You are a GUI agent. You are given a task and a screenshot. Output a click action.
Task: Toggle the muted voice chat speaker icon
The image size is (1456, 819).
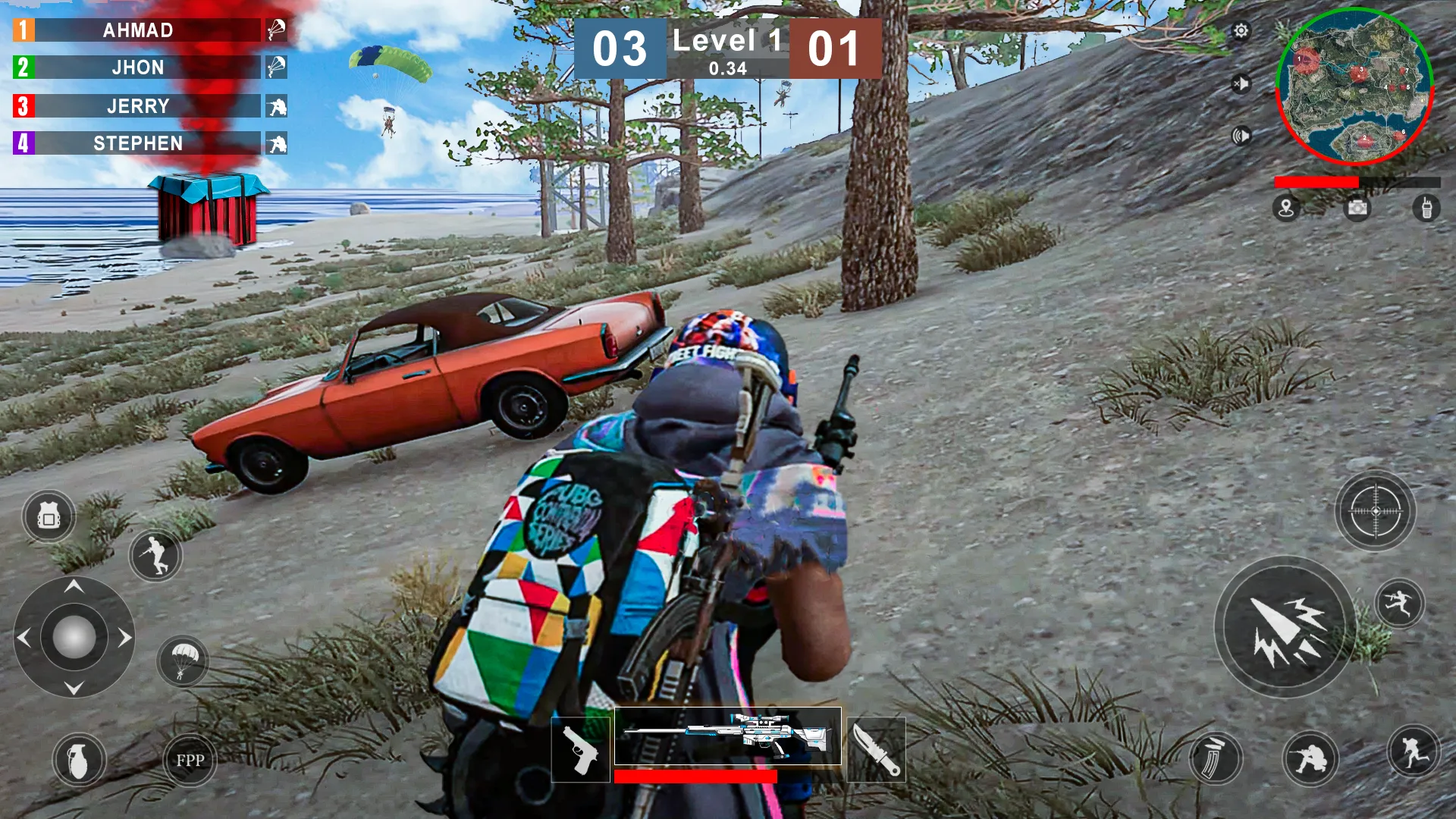(1241, 84)
